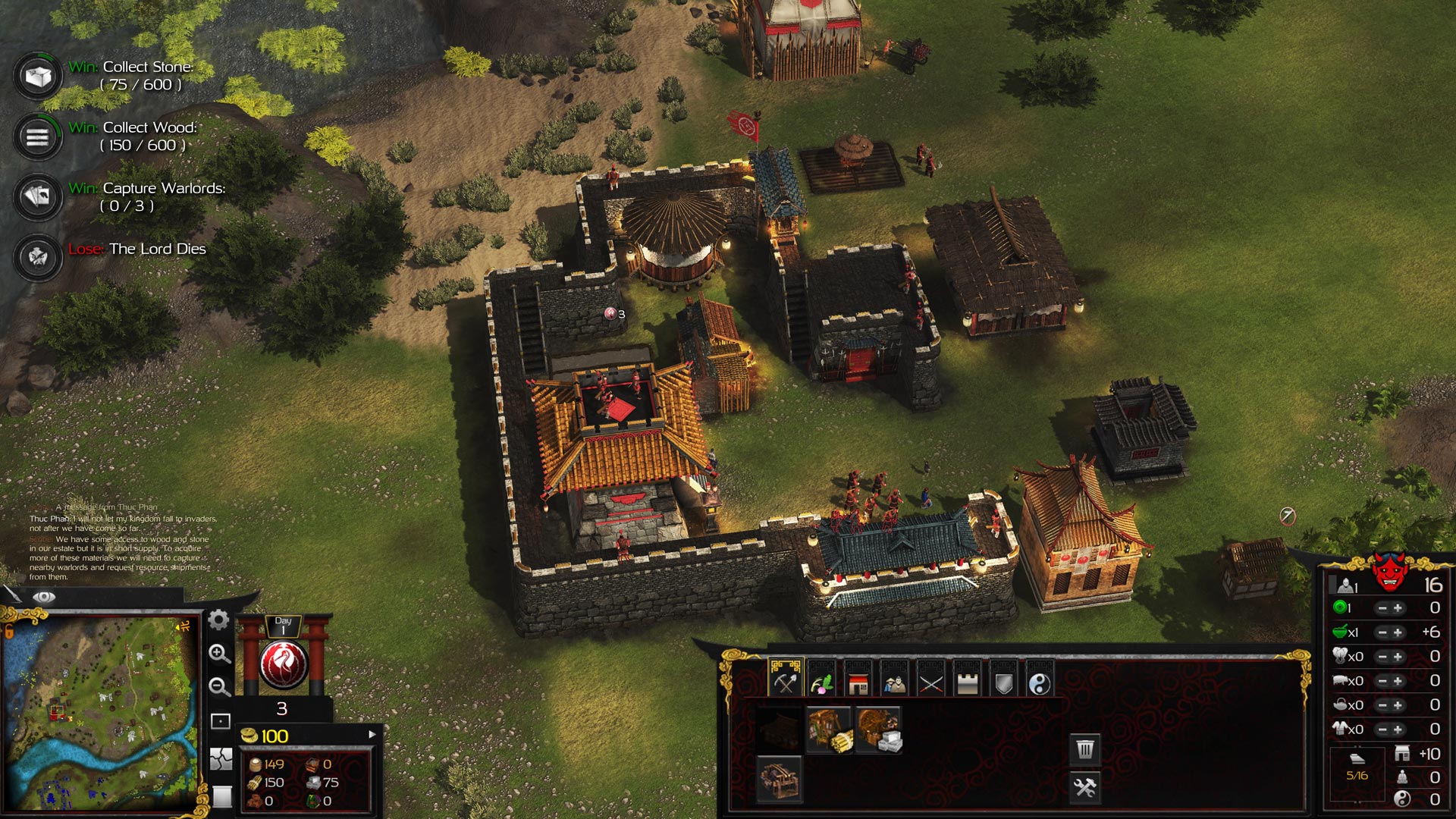1456x819 pixels.
Task: Click the hammer and wrench repair button
Action: pyautogui.click(x=1085, y=788)
